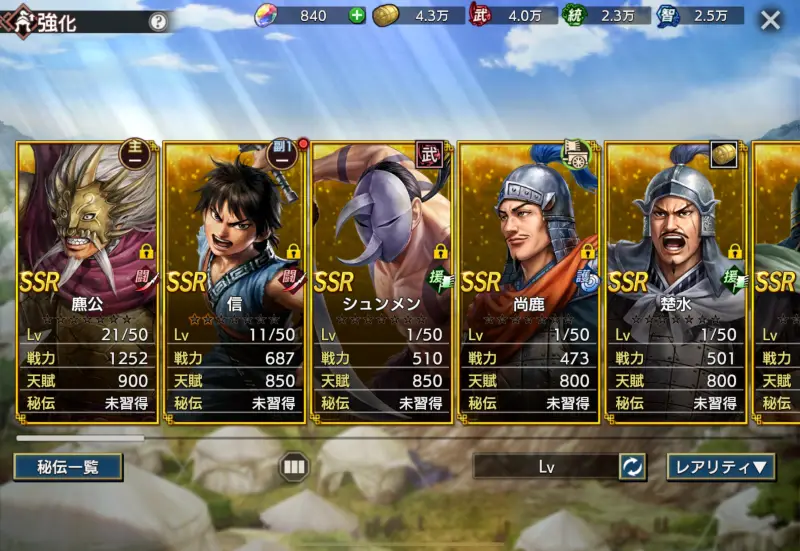Open the 秘伝一覧 list
Image resolution: width=800 pixels, height=551 pixels.
pyautogui.click(x=68, y=466)
